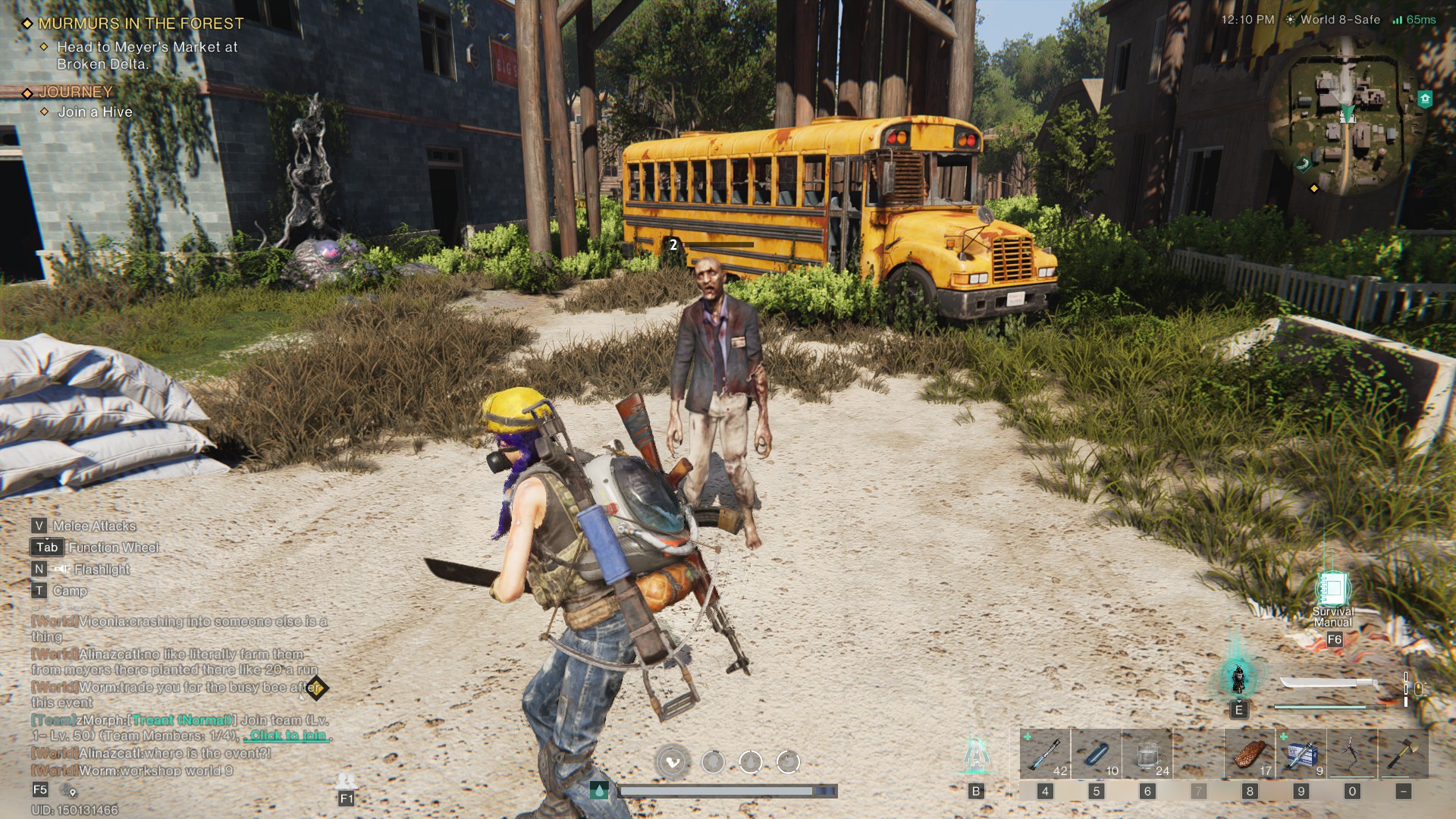Click the glowing cyan figure icon
The width and height of the screenshot is (1456, 819).
[976, 755]
